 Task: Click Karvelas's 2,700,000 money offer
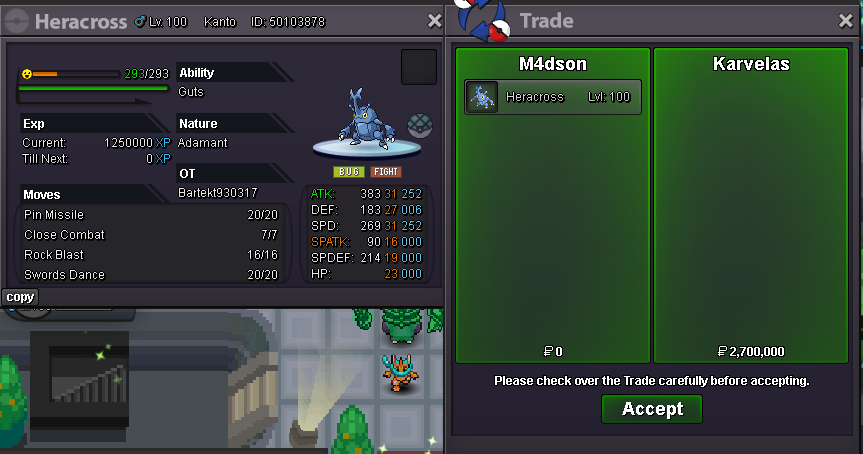[751, 351]
